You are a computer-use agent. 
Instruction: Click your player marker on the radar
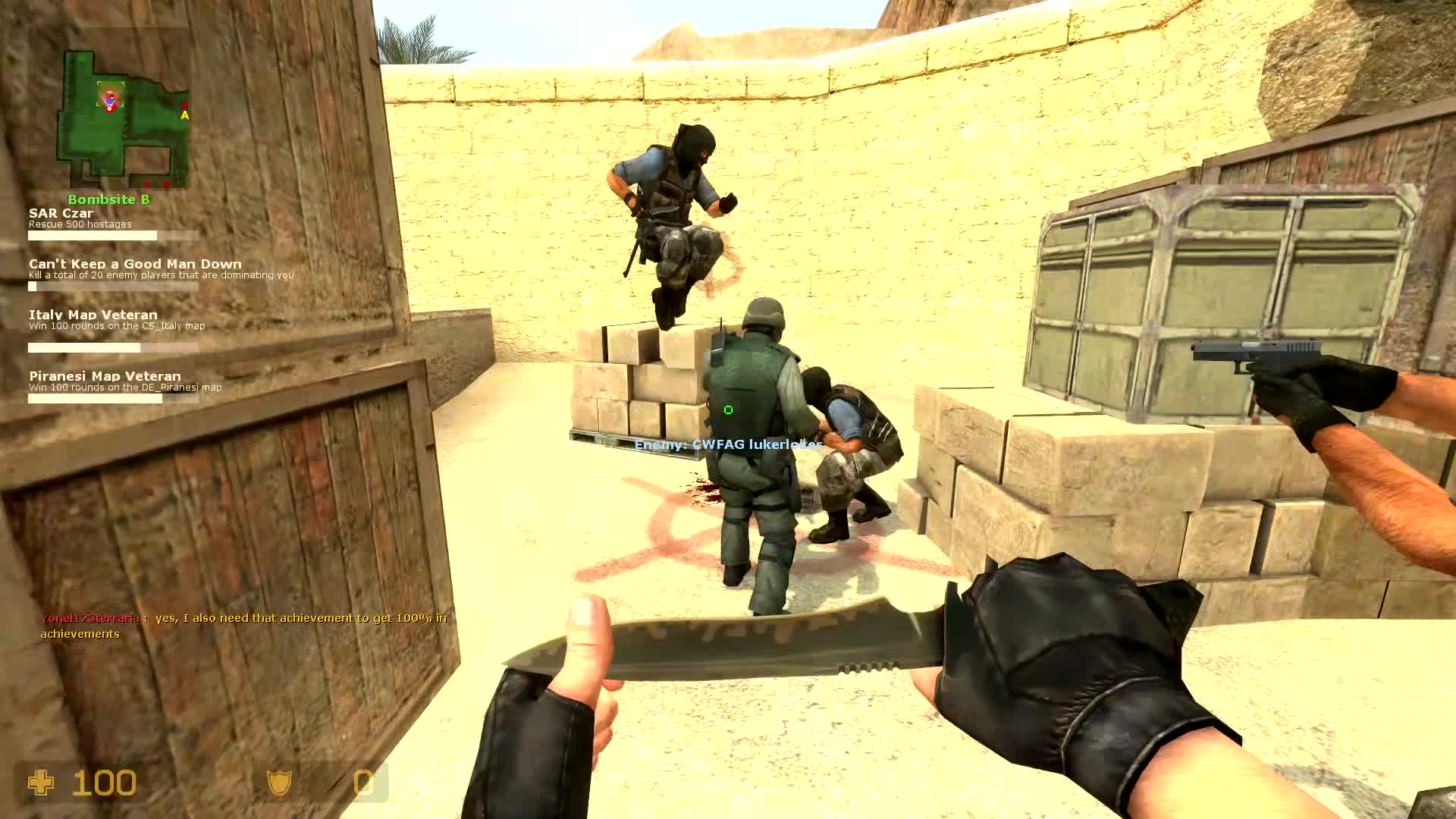click(110, 99)
